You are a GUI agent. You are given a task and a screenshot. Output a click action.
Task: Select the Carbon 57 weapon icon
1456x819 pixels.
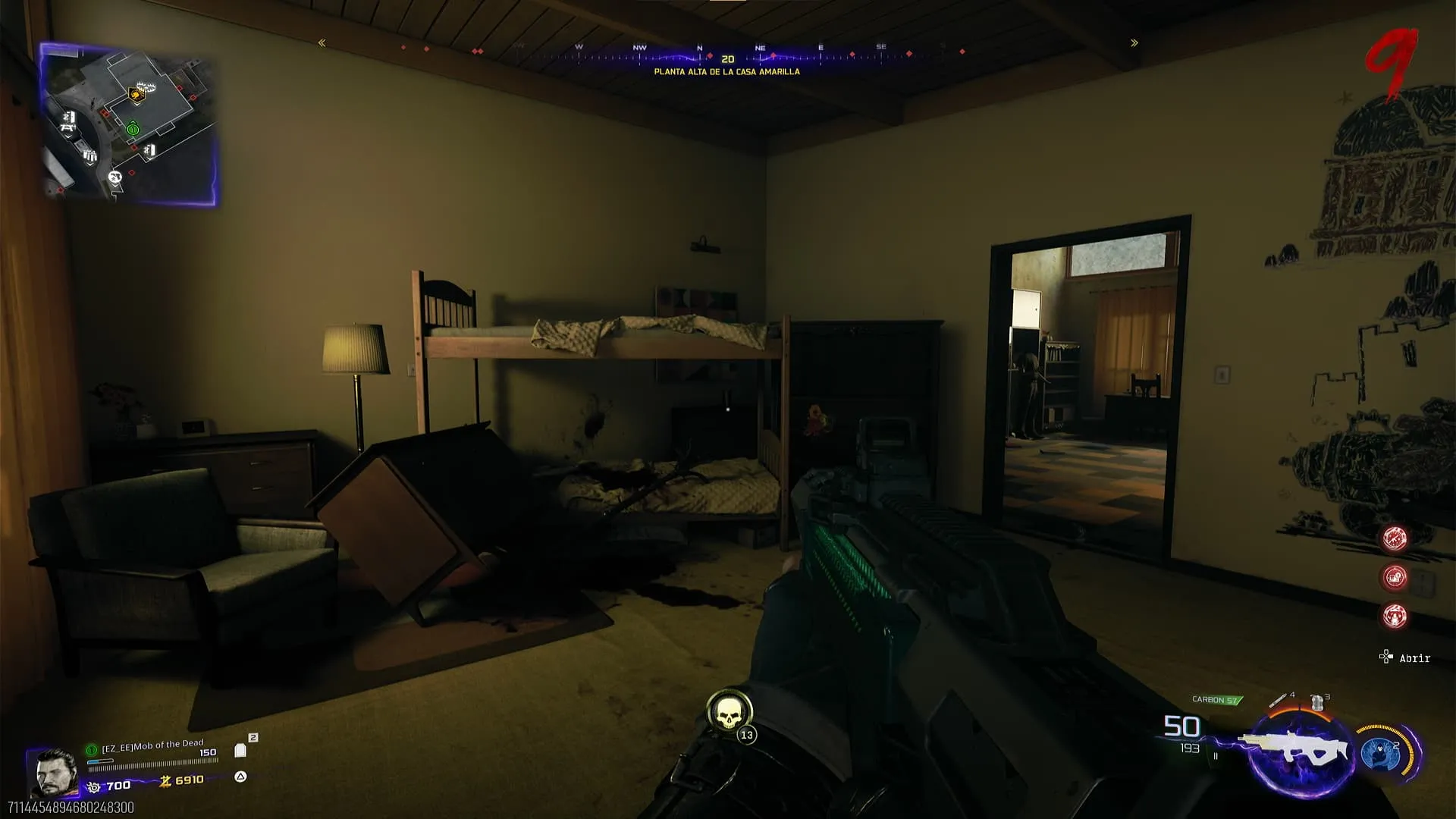(x=1294, y=749)
